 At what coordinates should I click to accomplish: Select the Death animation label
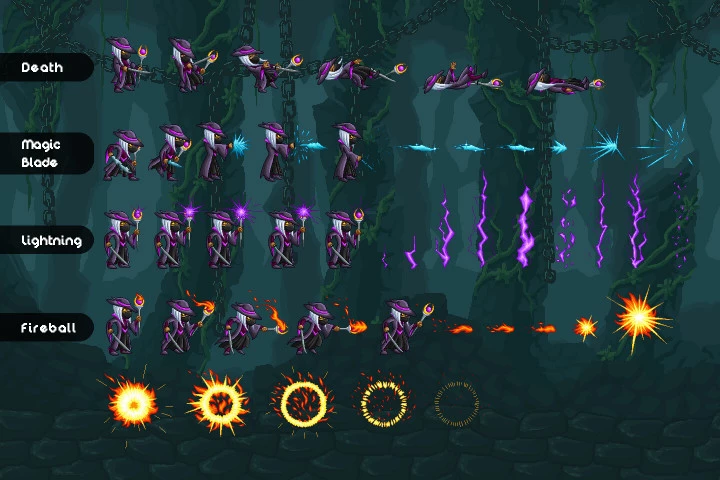click(x=43, y=68)
